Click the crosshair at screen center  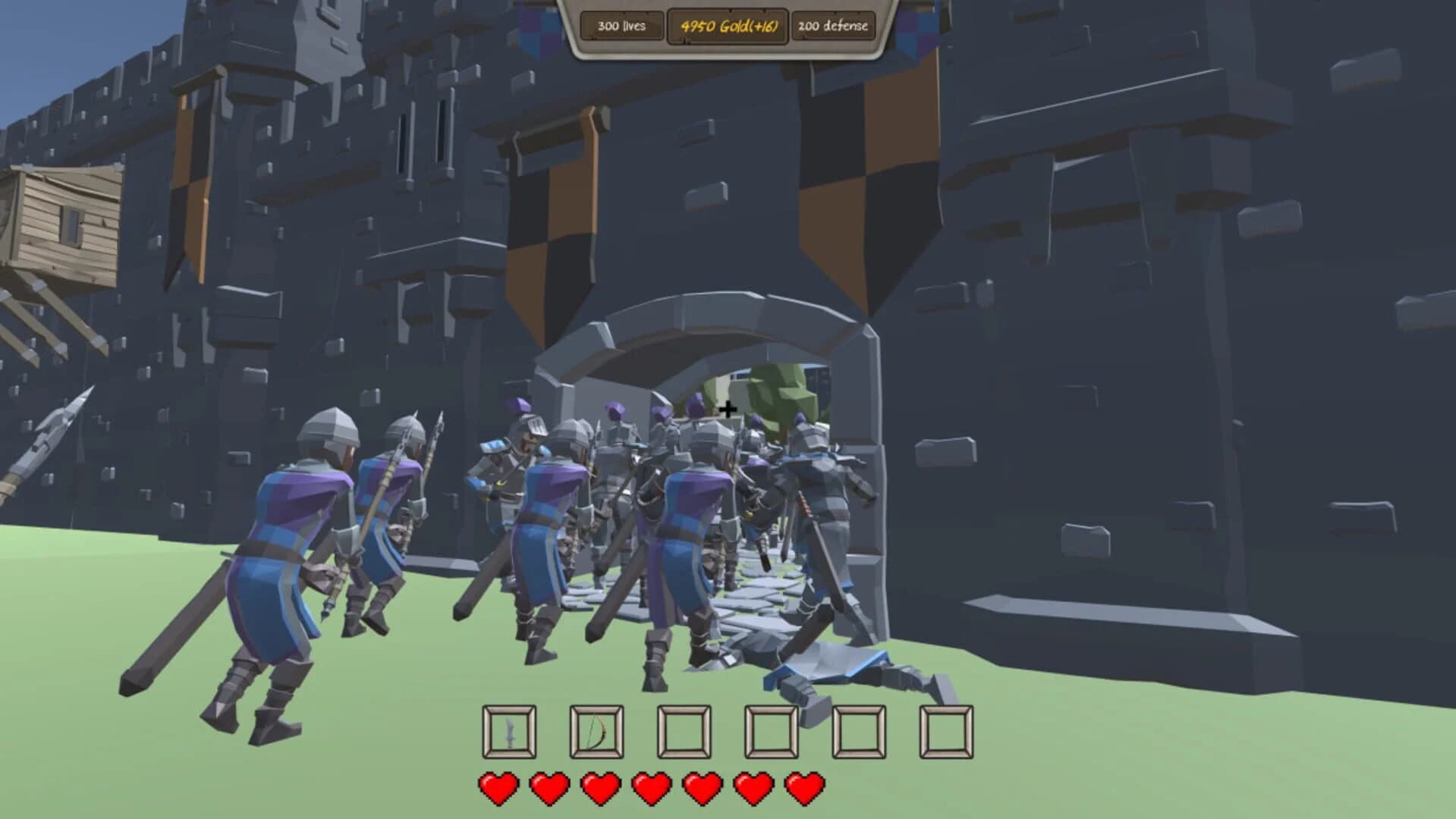click(727, 409)
